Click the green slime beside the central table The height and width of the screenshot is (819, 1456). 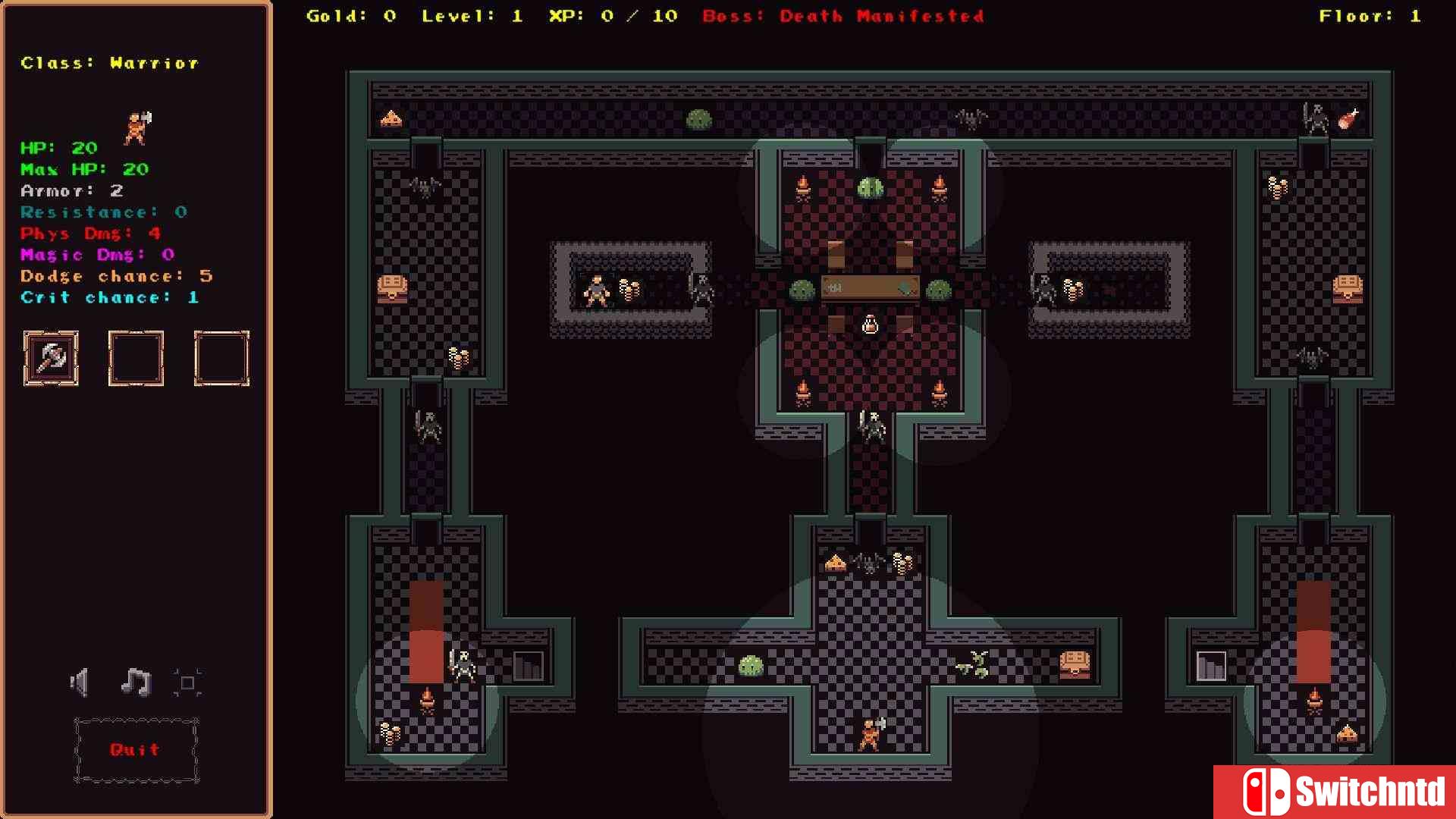[x=801, y=290]
